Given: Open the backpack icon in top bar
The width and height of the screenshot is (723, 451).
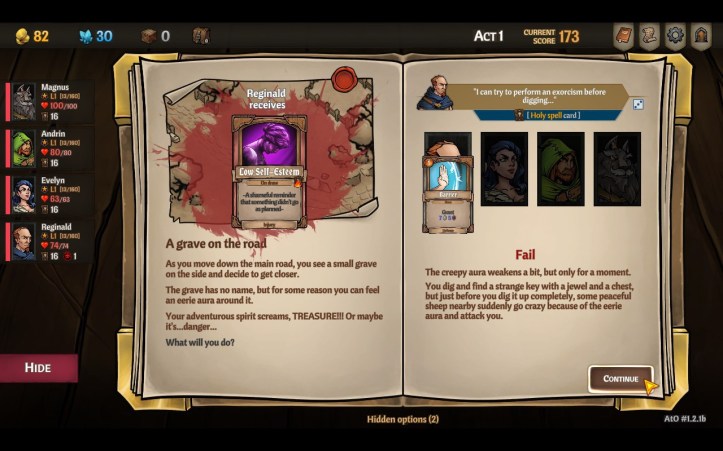Looking at the screenshot, I should pyautogui.click(x=200, y=36).
